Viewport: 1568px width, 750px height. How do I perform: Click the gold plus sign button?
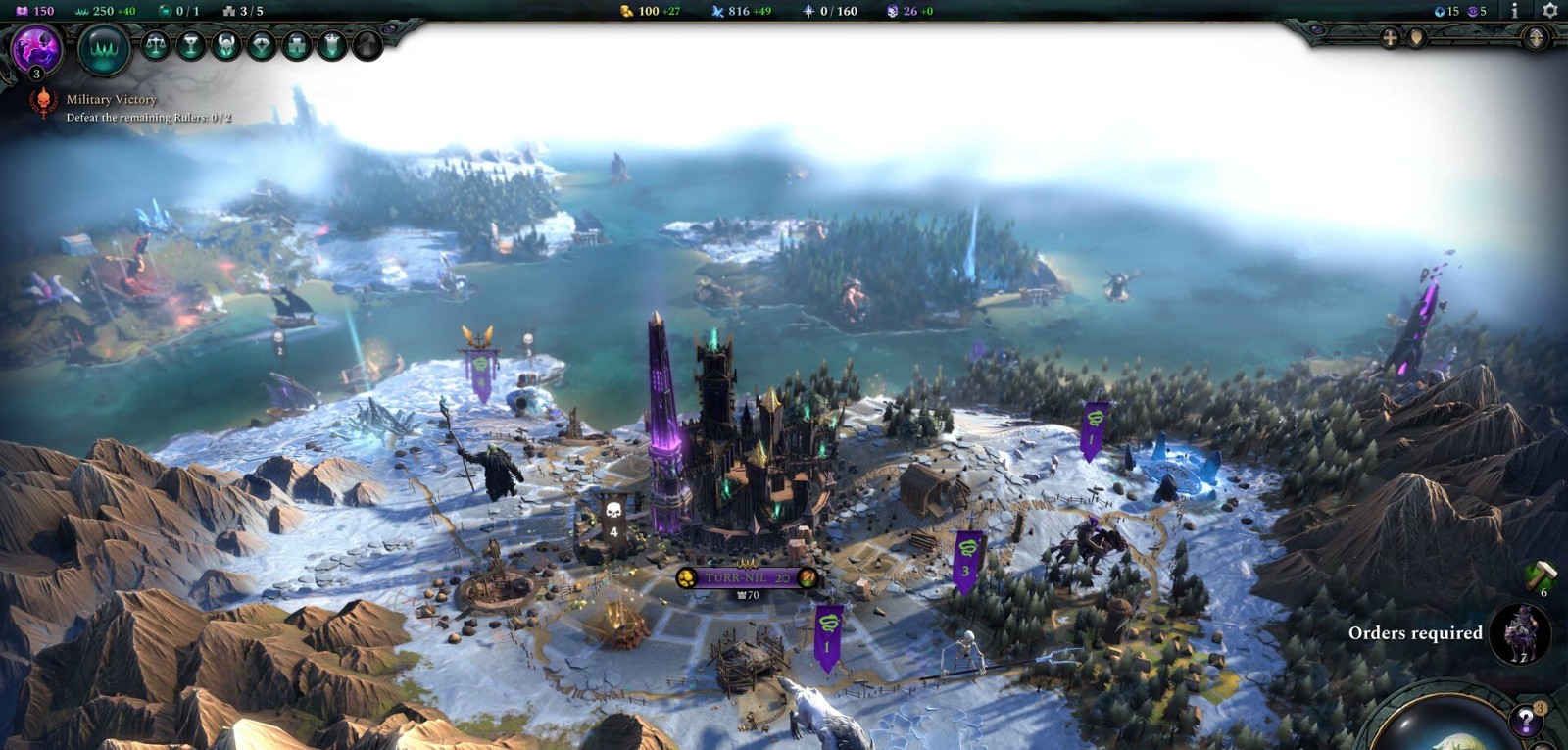(x=1390, y=38)
